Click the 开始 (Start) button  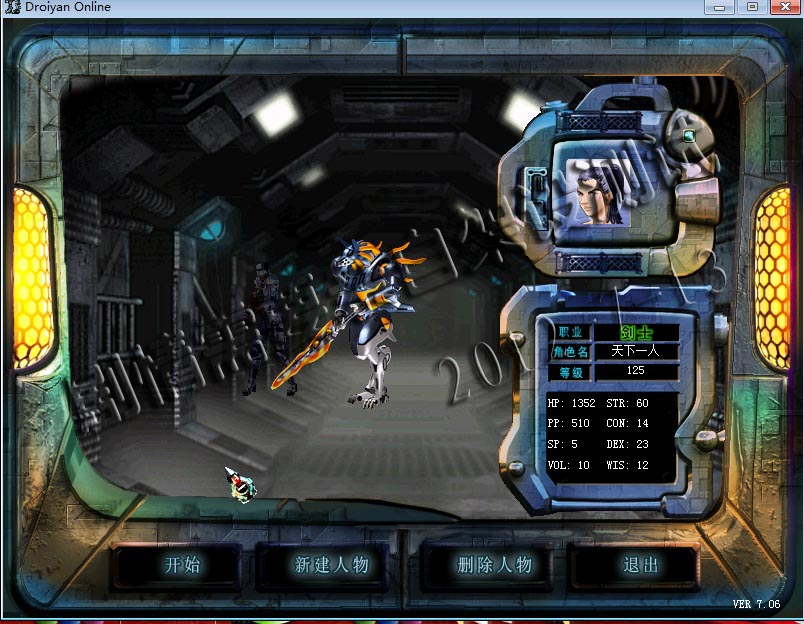182,565
